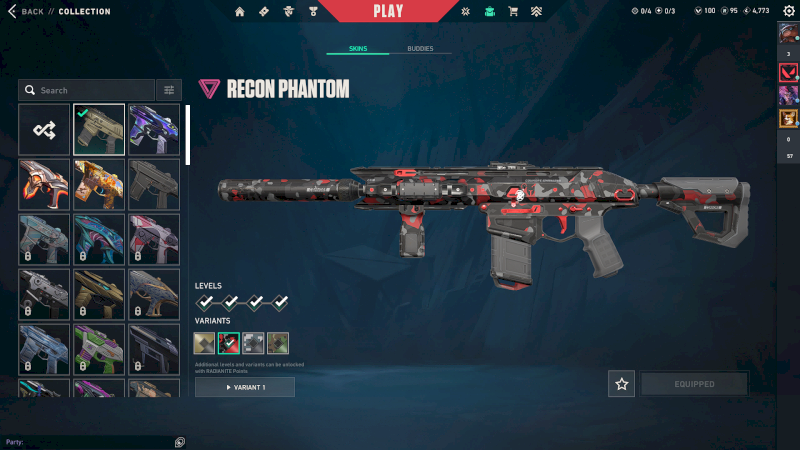Click the PLAY button
This screenshot has height=450, width=800.
[388, 12]
